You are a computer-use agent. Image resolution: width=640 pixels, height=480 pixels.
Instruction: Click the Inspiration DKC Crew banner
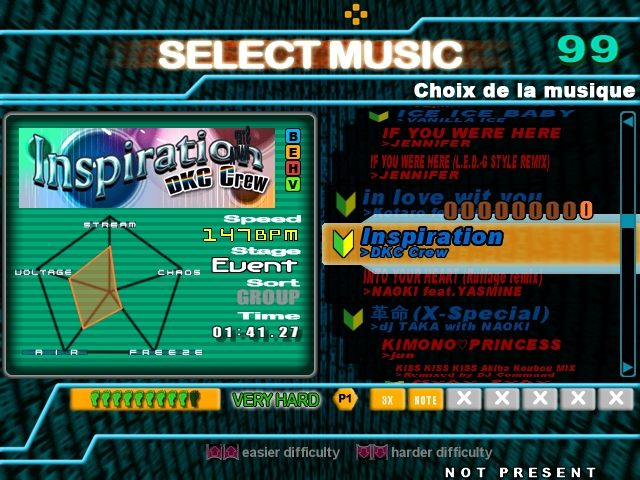pyautogui.click(x=147, y=167)
